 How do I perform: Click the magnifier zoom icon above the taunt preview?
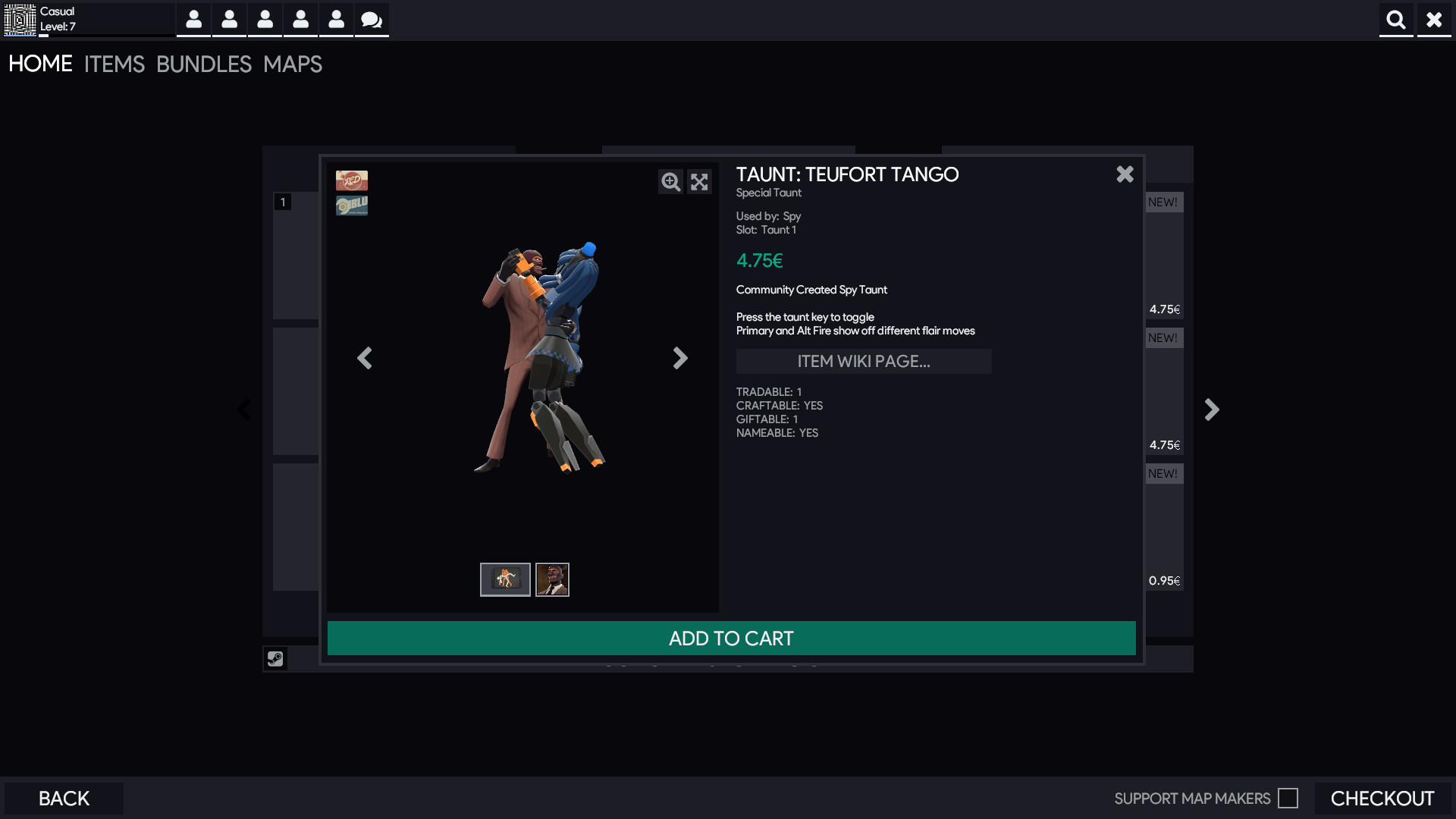pos(670,182)
